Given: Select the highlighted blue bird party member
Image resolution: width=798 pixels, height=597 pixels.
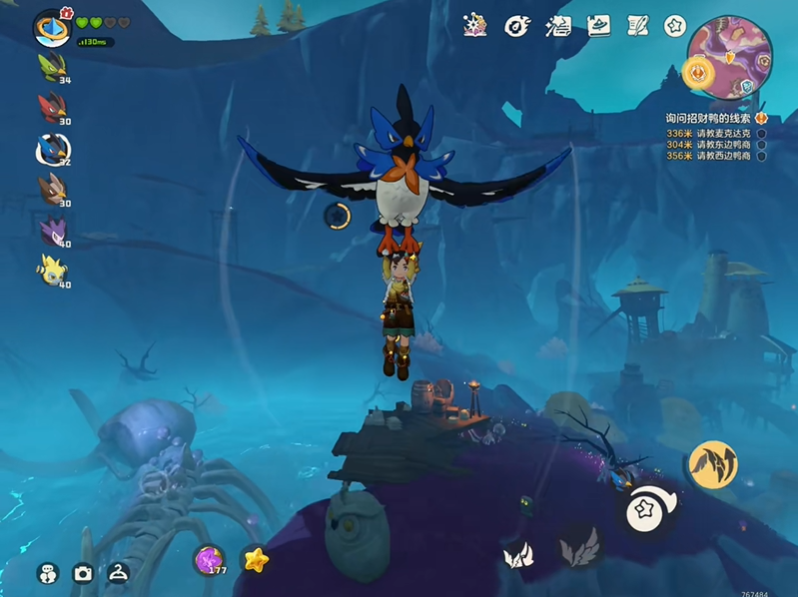Looking at the screenshot, I should 52,148.
